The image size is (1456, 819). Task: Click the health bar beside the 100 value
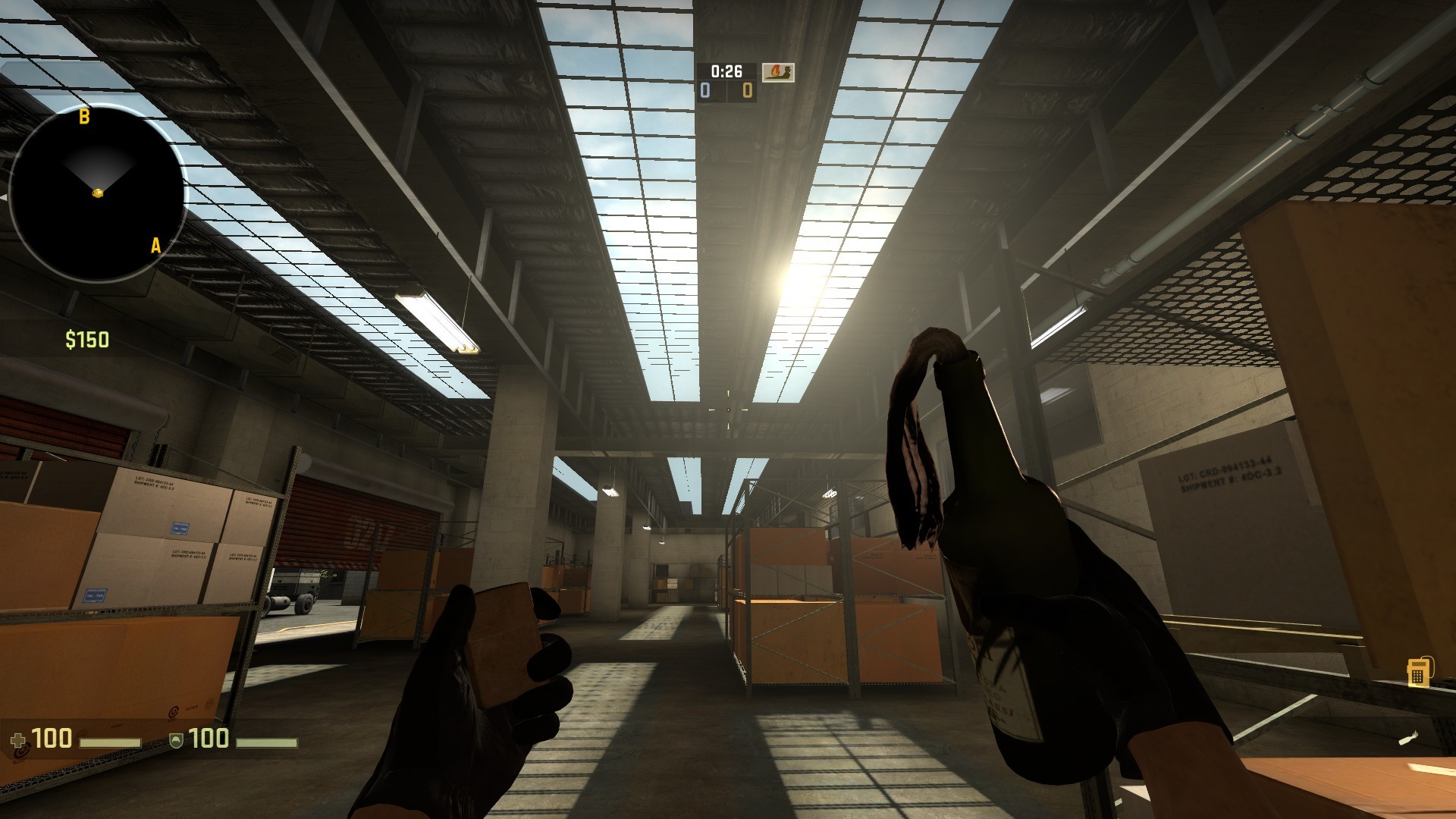[111, 743]
